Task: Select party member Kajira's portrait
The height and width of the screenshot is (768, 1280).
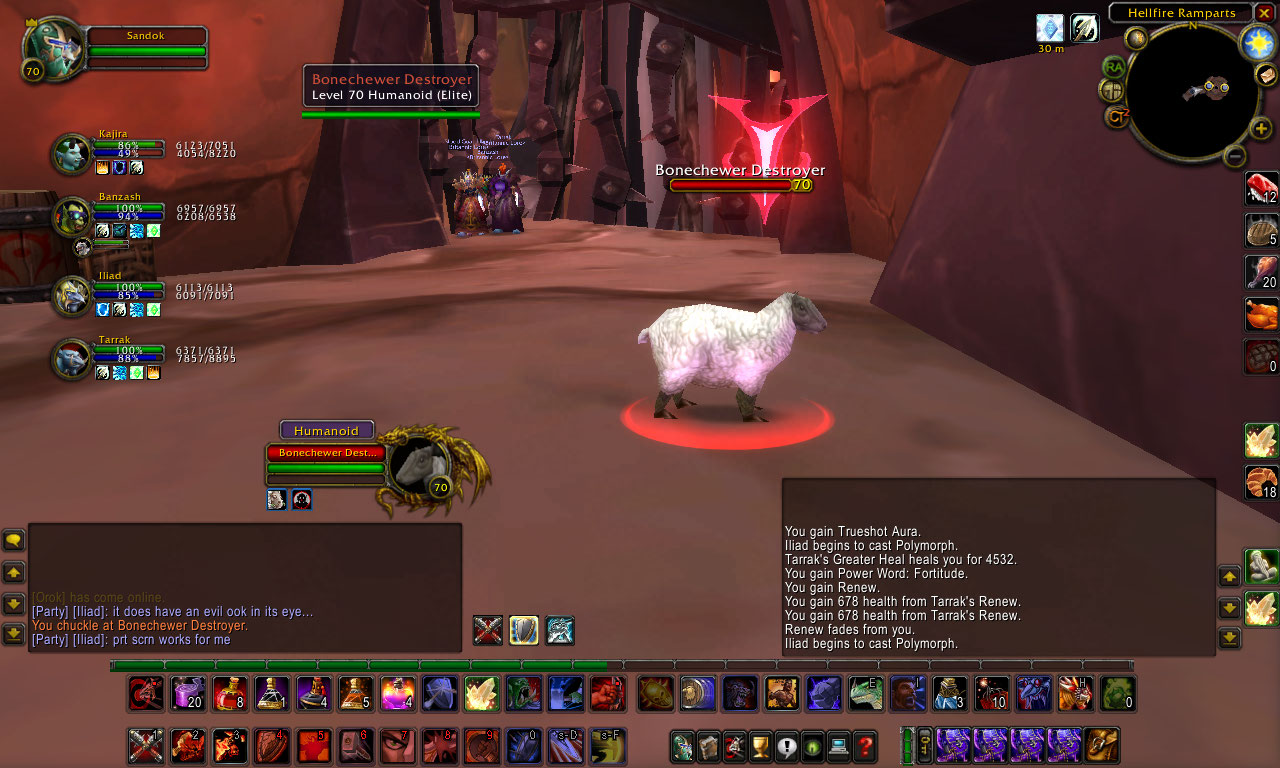Action: pos(70,155)
